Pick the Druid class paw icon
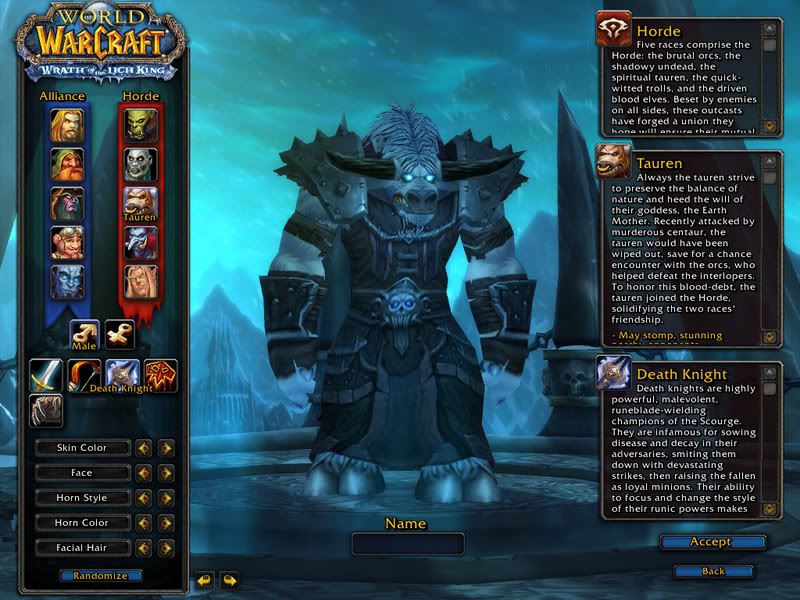Screen dimensions: 800x600 tap(45, 411)
